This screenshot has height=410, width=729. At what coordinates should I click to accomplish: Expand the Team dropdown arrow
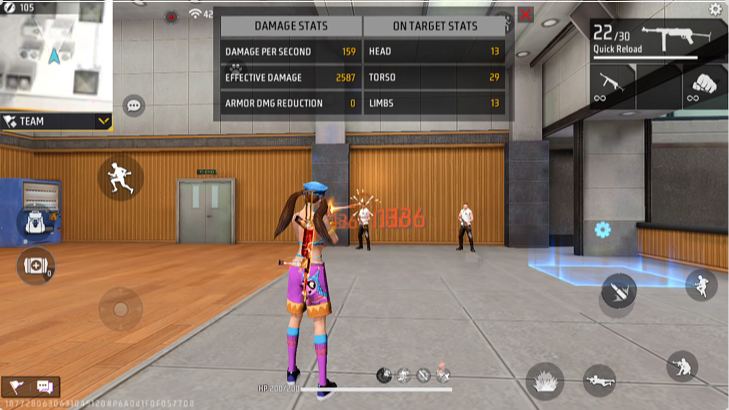(x=103, y=121)
